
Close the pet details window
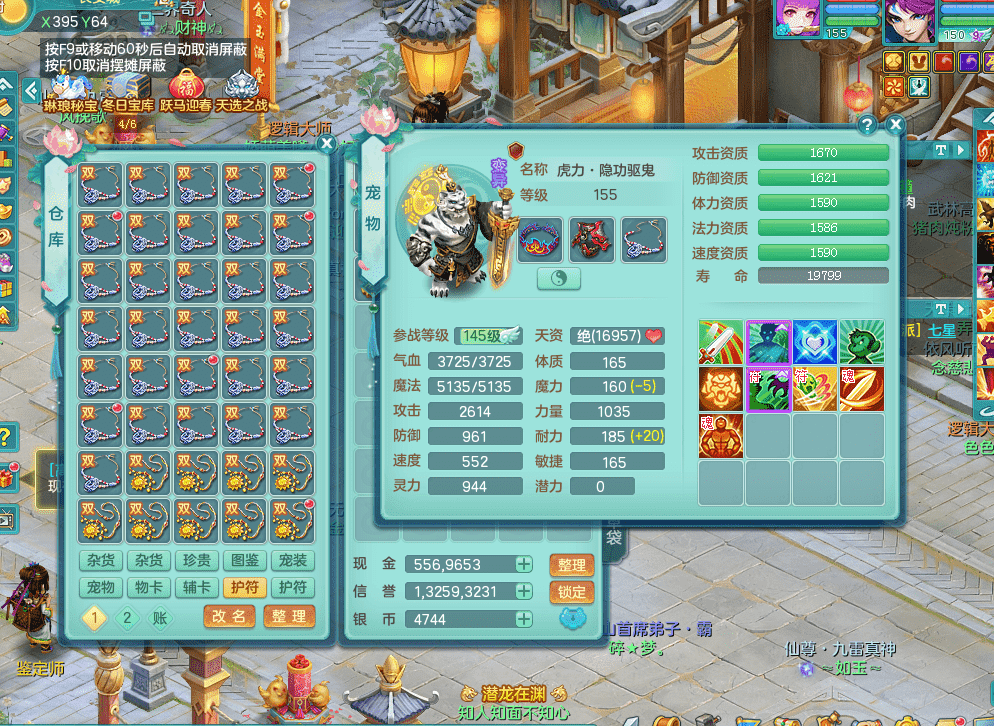[895, 124]
